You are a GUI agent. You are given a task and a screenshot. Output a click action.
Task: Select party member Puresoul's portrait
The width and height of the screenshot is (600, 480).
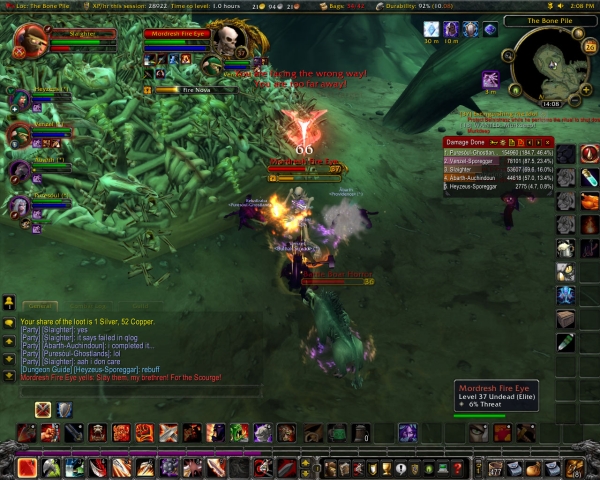19,206
